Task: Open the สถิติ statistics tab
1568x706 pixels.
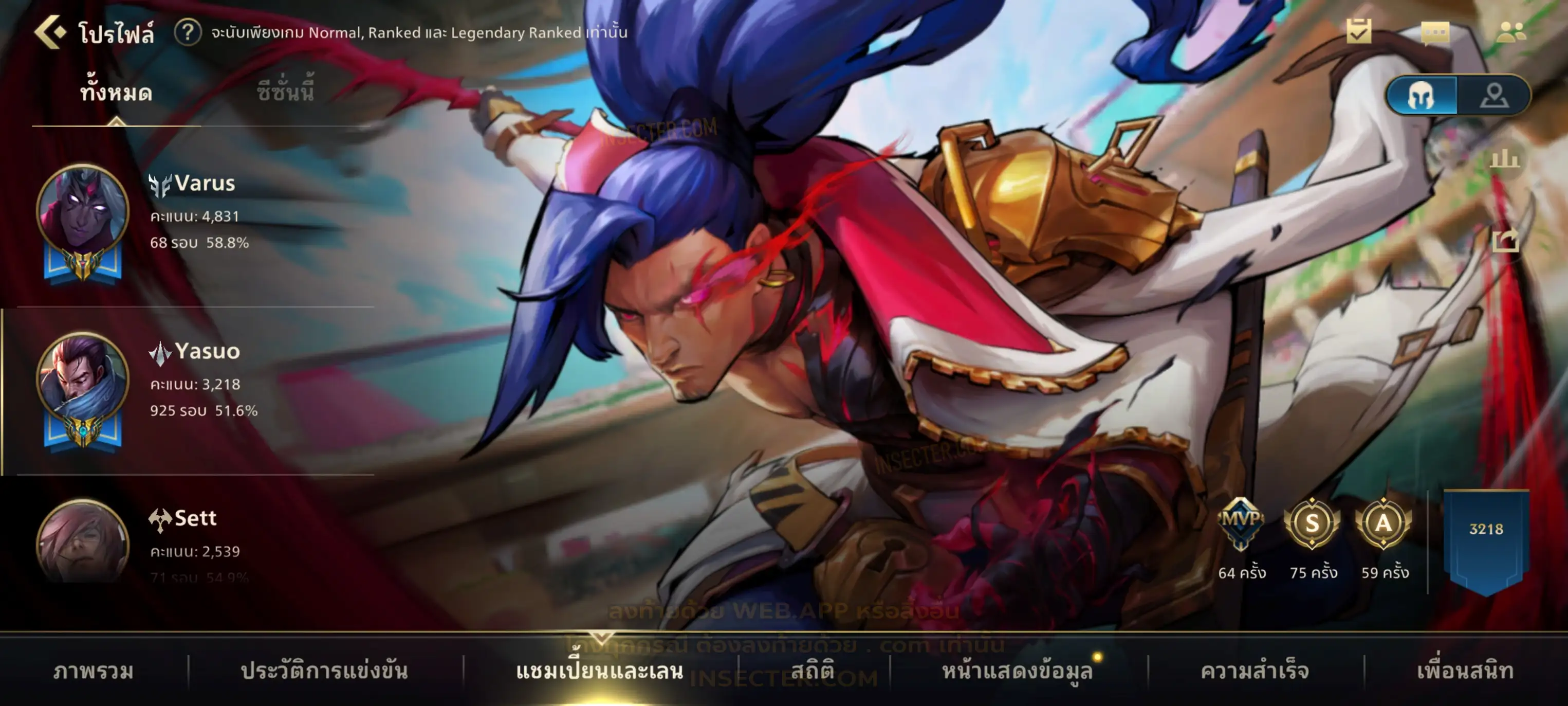Action: pos(813,671)
